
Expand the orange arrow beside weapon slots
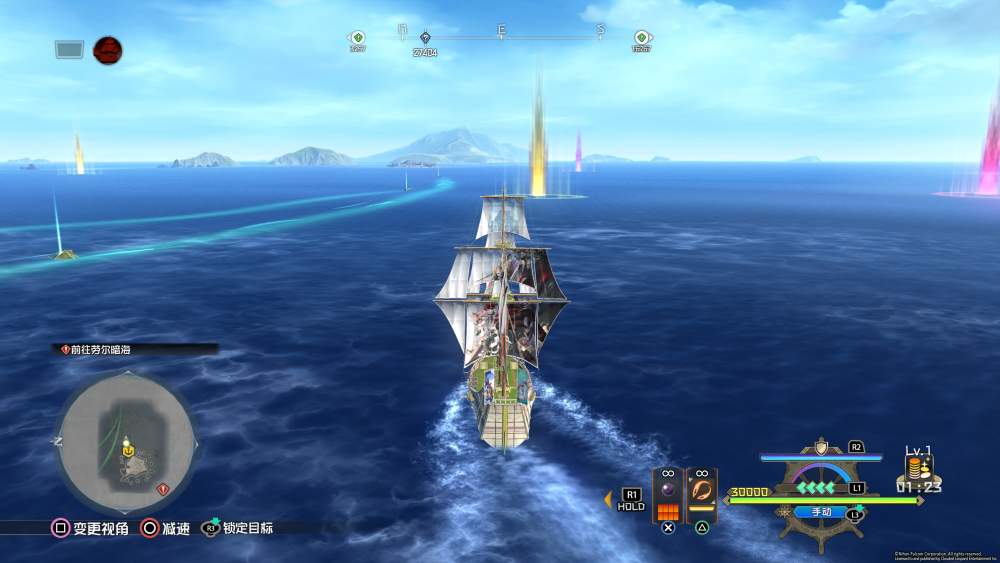[608, 498]
